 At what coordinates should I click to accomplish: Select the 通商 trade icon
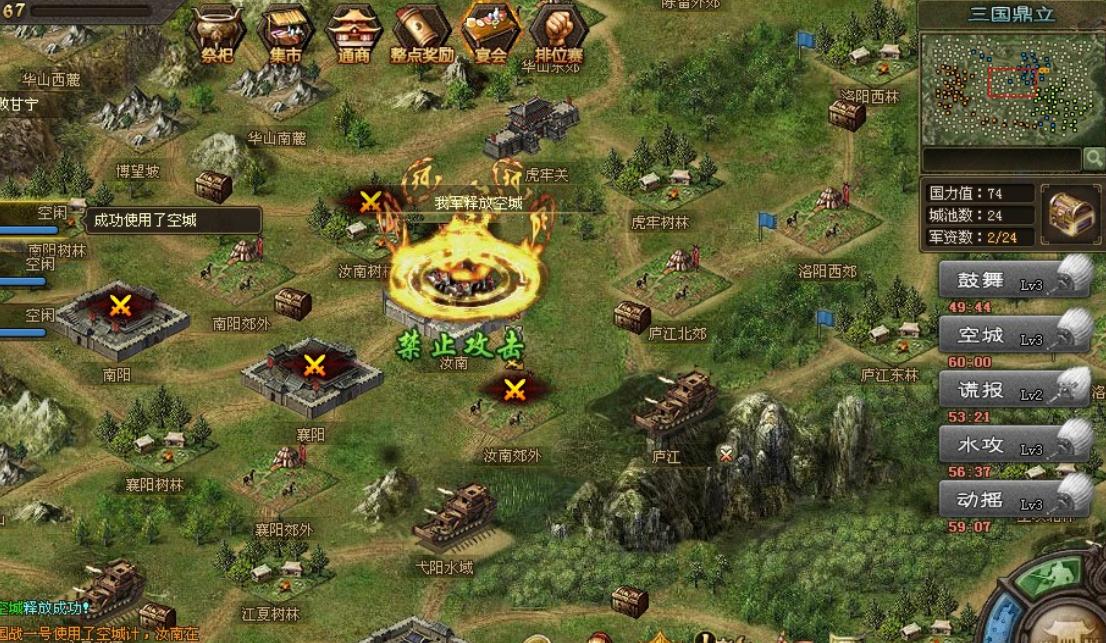[353, 32]
